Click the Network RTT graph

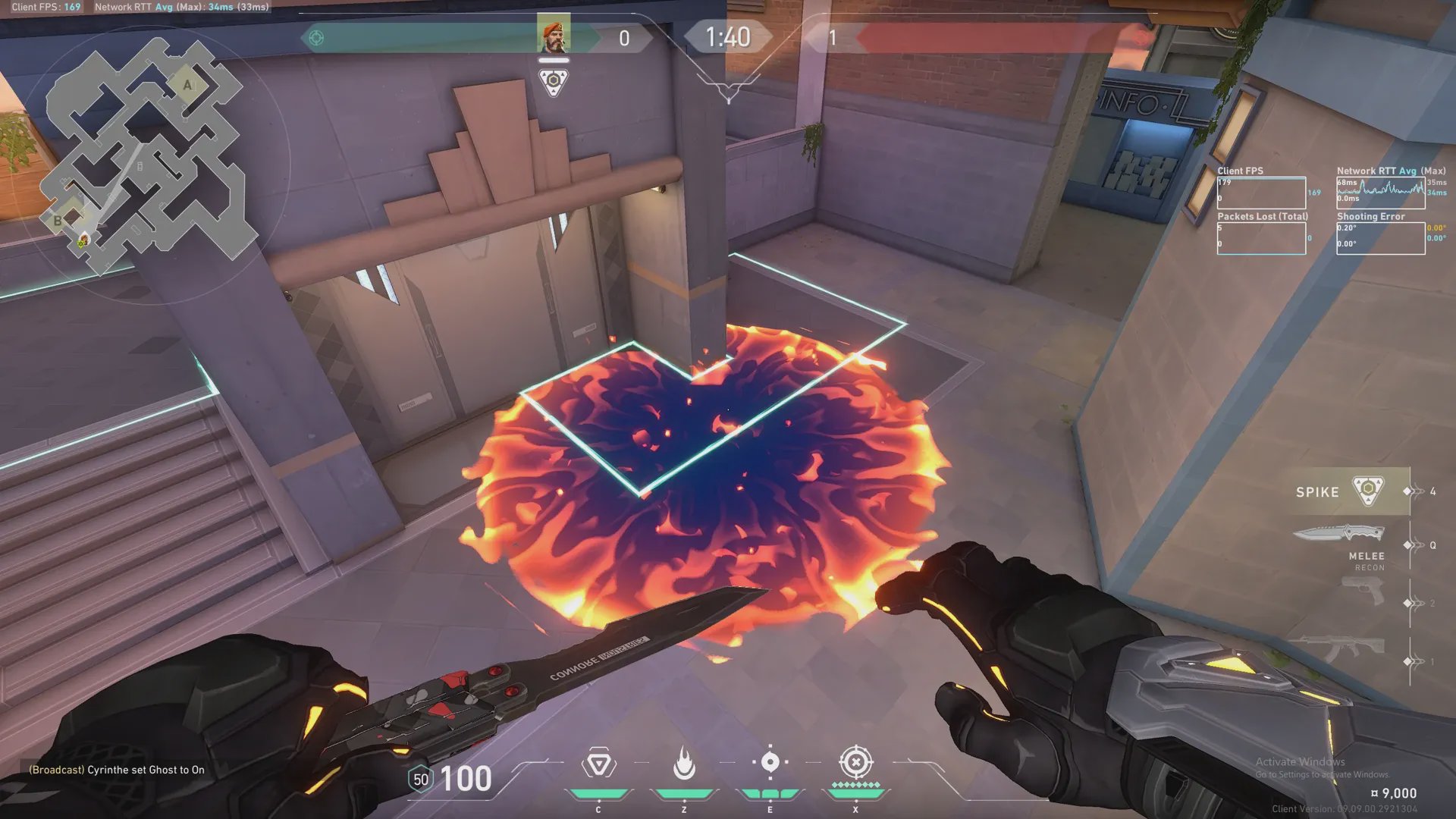tap(1380, 193)
